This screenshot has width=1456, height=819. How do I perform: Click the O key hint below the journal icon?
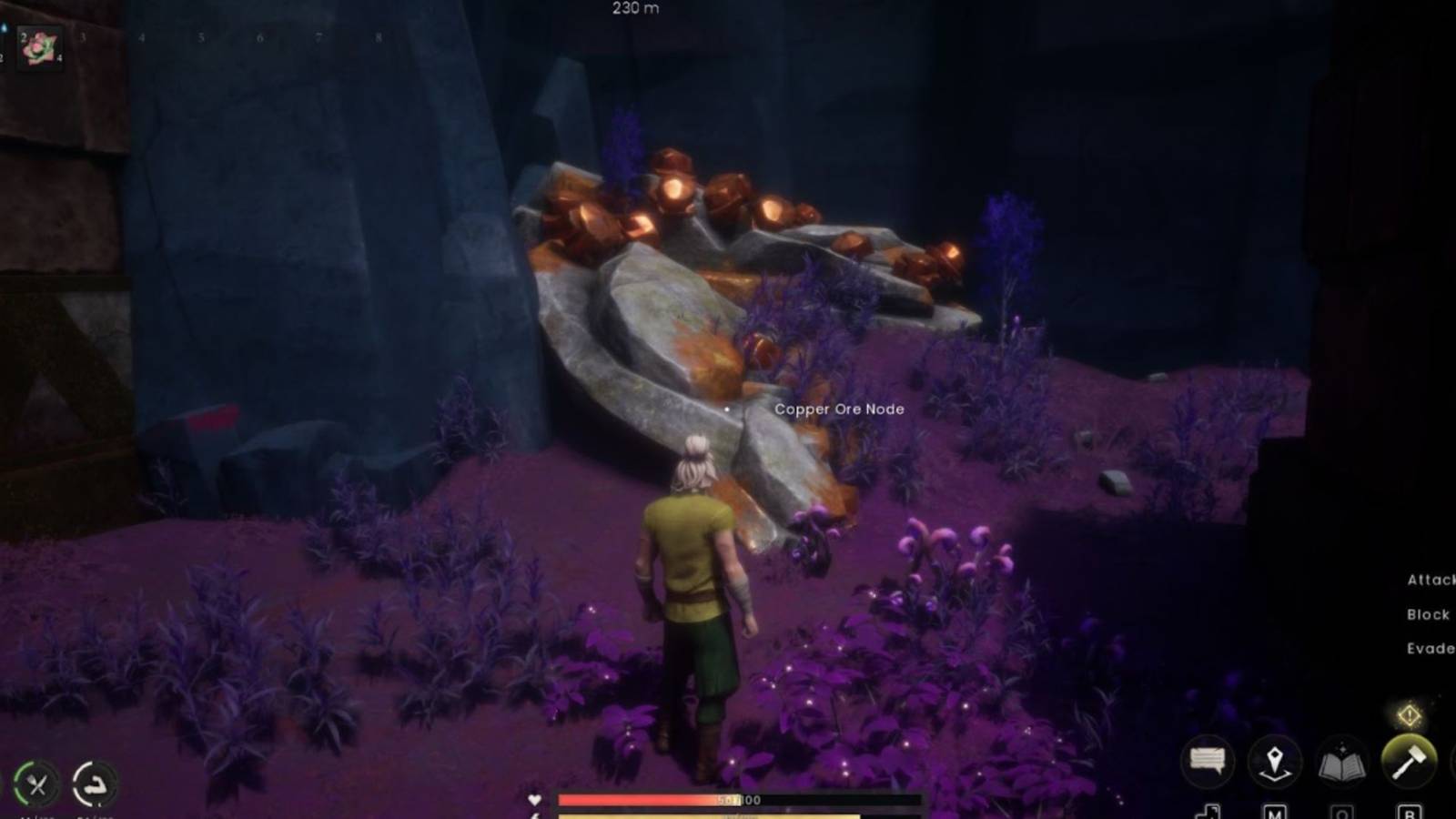[x=1344, y=811]
